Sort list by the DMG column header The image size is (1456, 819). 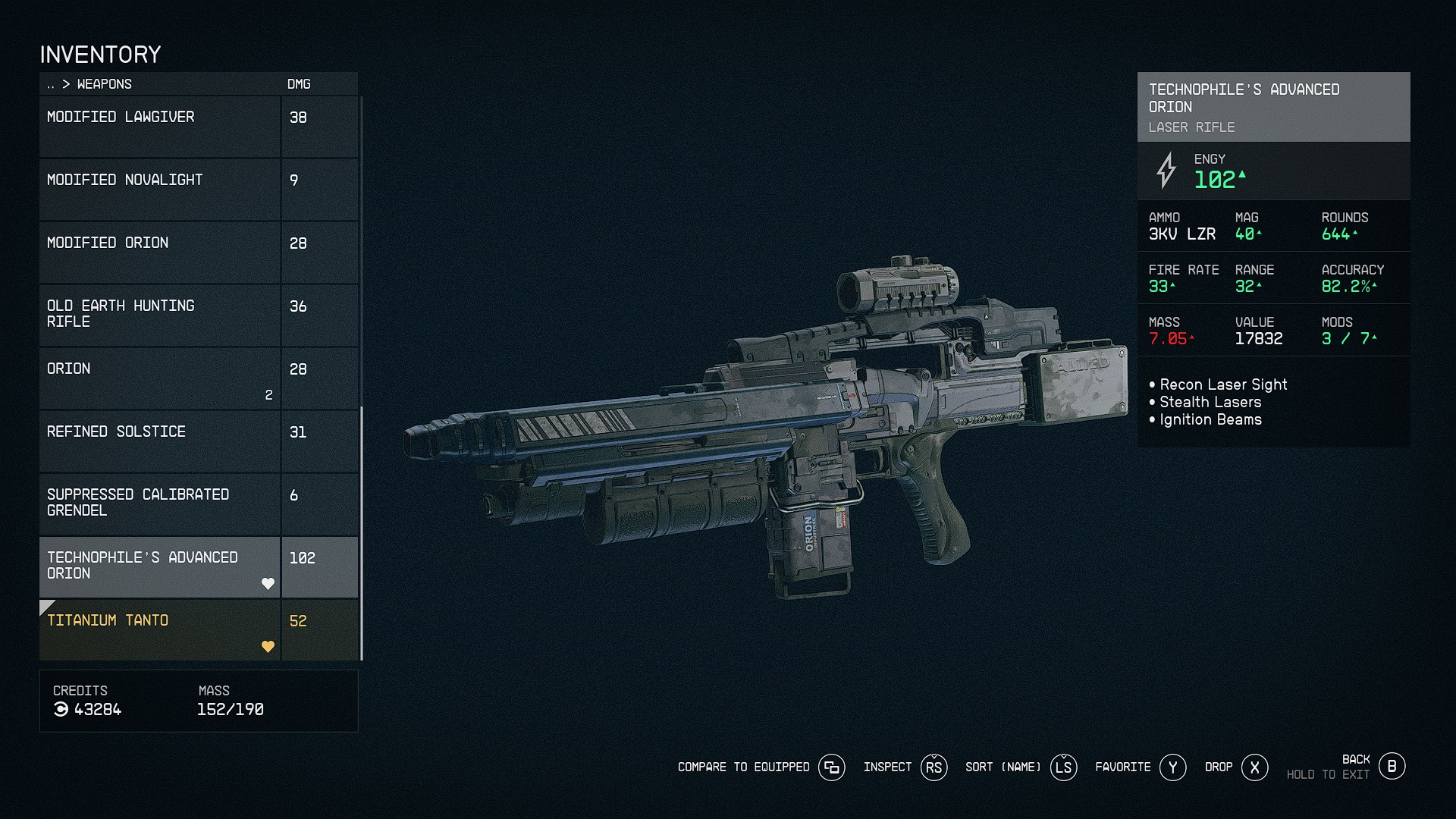pos(298,84)
